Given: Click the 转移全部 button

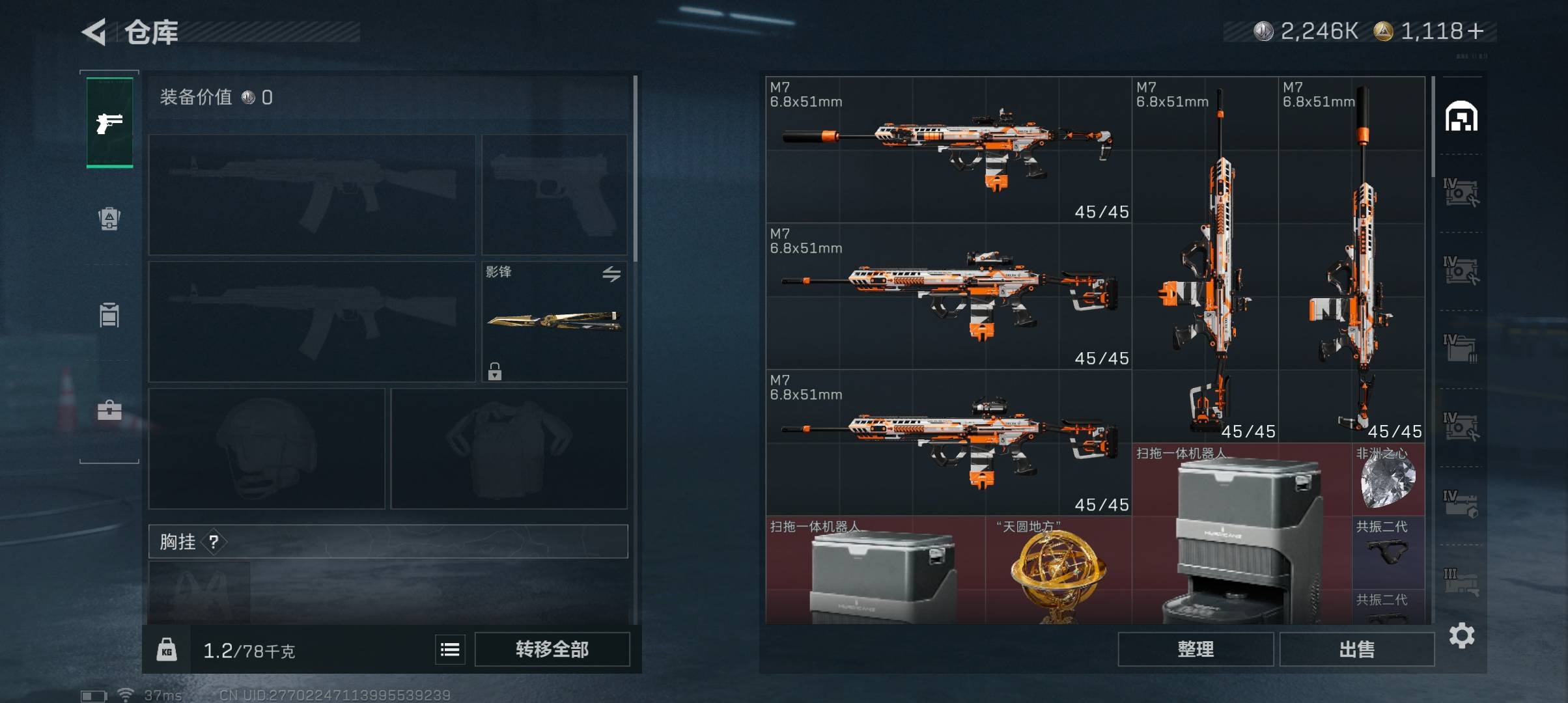Looking at the screenshot, I should (552, 649).
